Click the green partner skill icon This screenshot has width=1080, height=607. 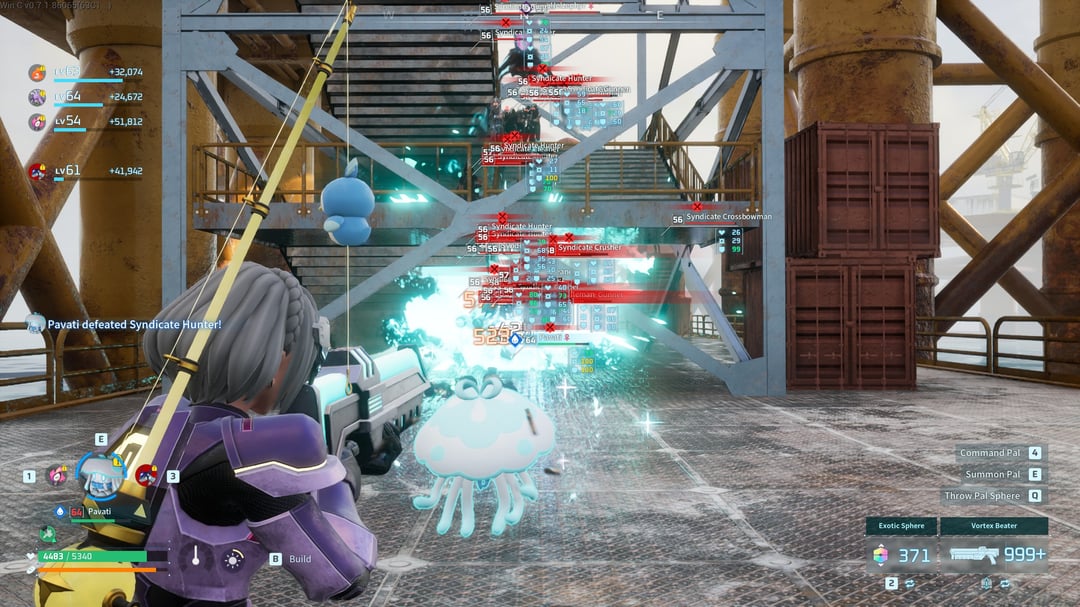pos(47,534)
